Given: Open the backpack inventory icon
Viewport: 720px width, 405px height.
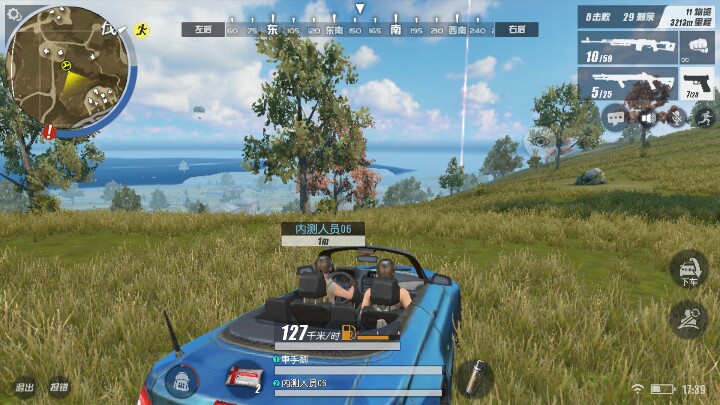Looking at the screenshot, I should (181, 380).
